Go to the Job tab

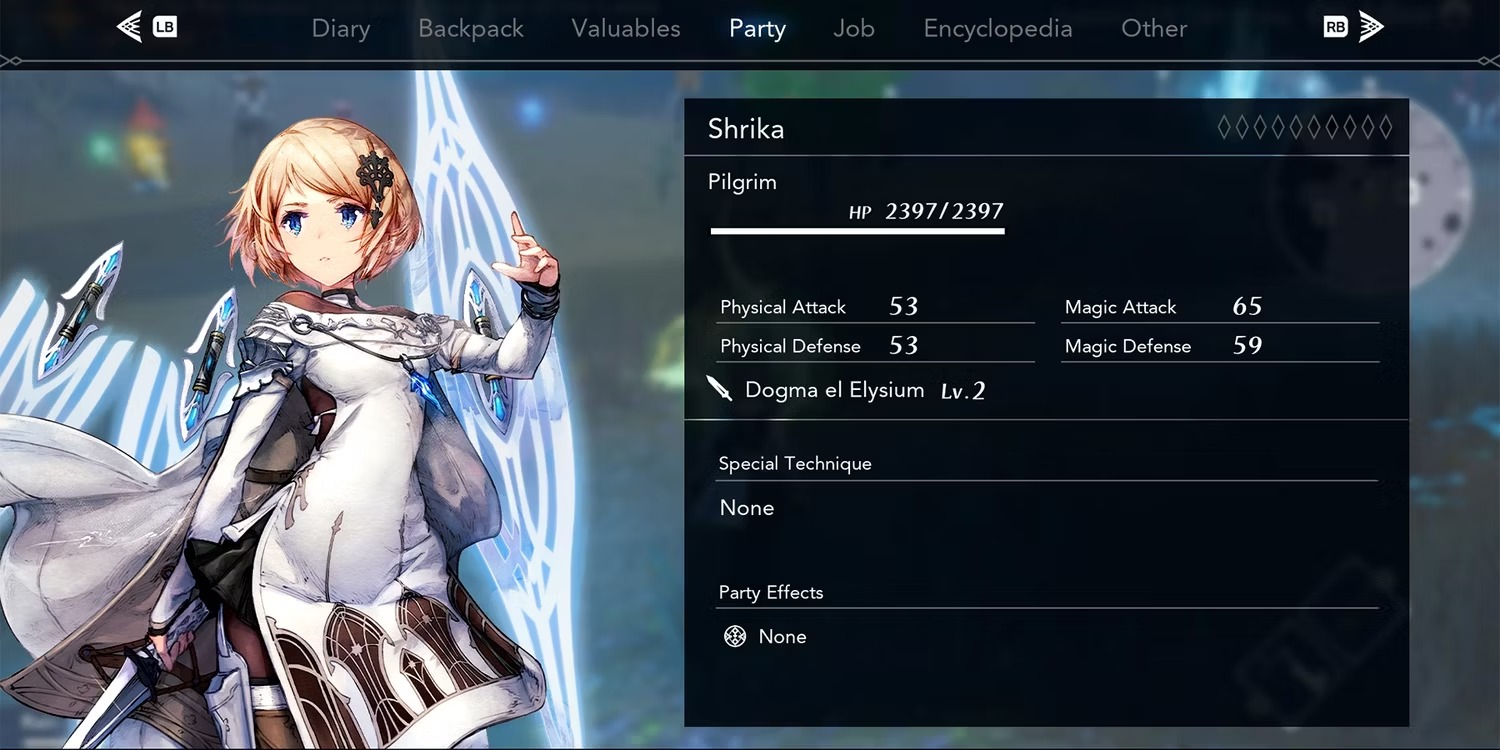(854, 29)
